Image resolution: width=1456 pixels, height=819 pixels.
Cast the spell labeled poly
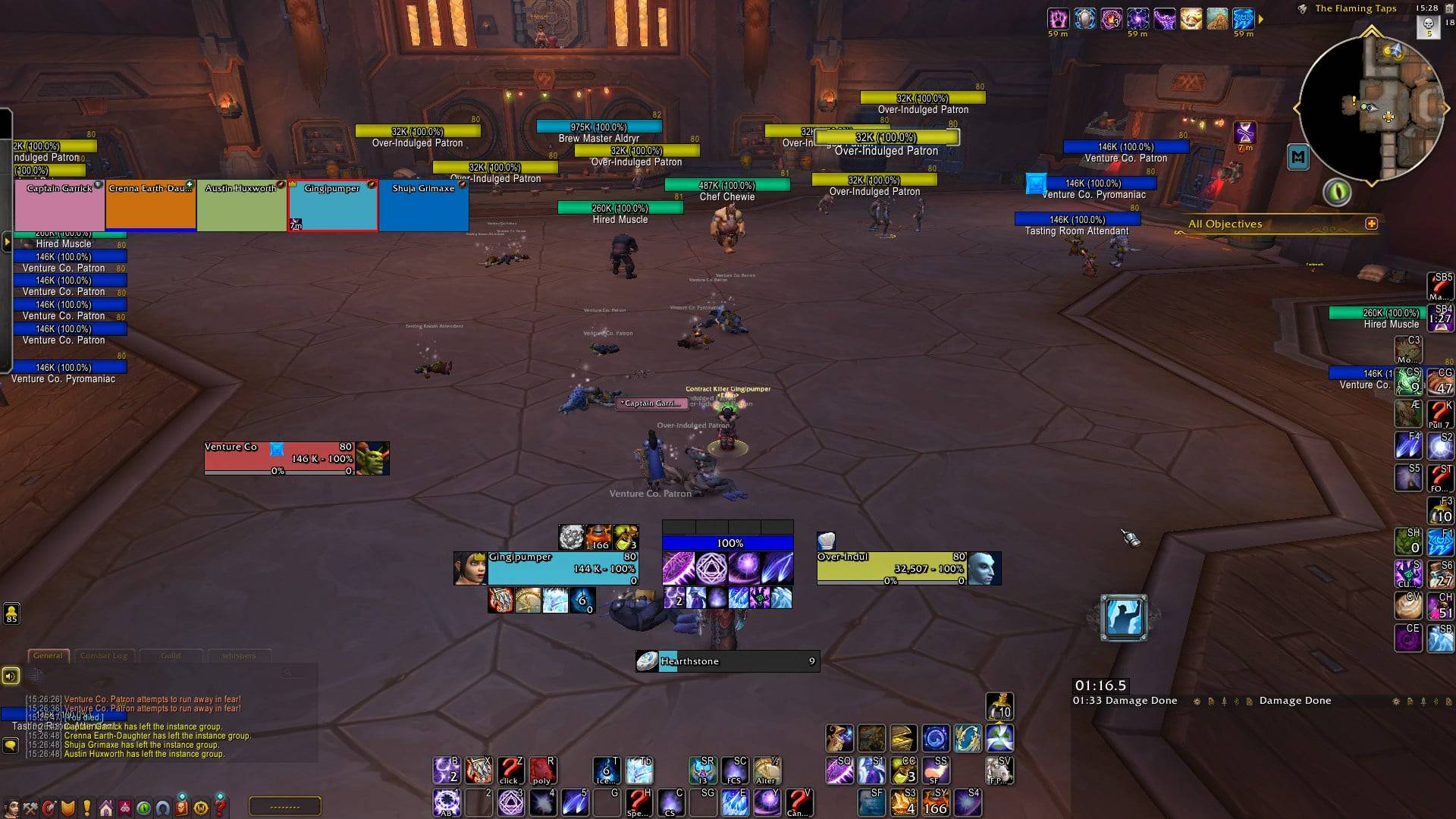click(541, 770)
